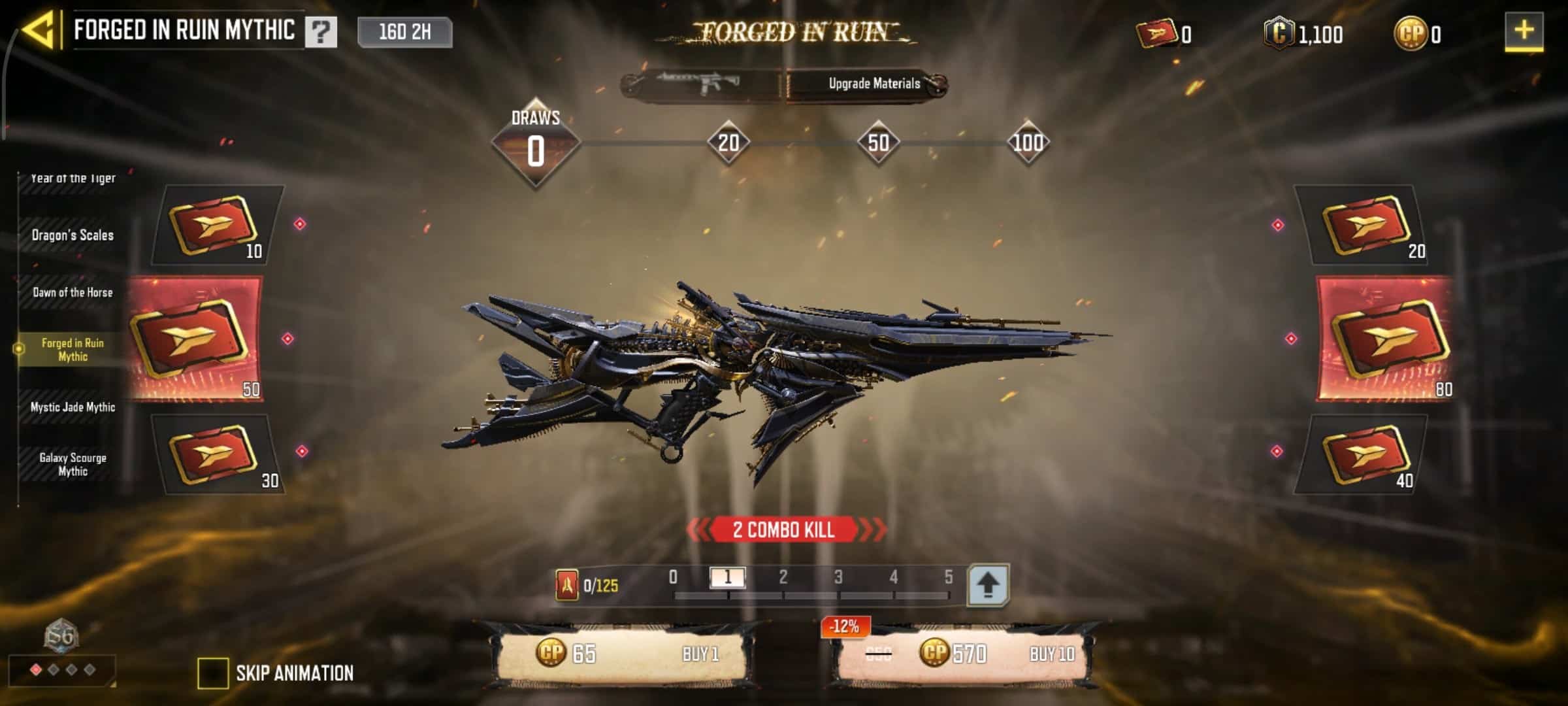Select the Galaxy Scourge Mythic draw
1568x706 pixels.
73,464
